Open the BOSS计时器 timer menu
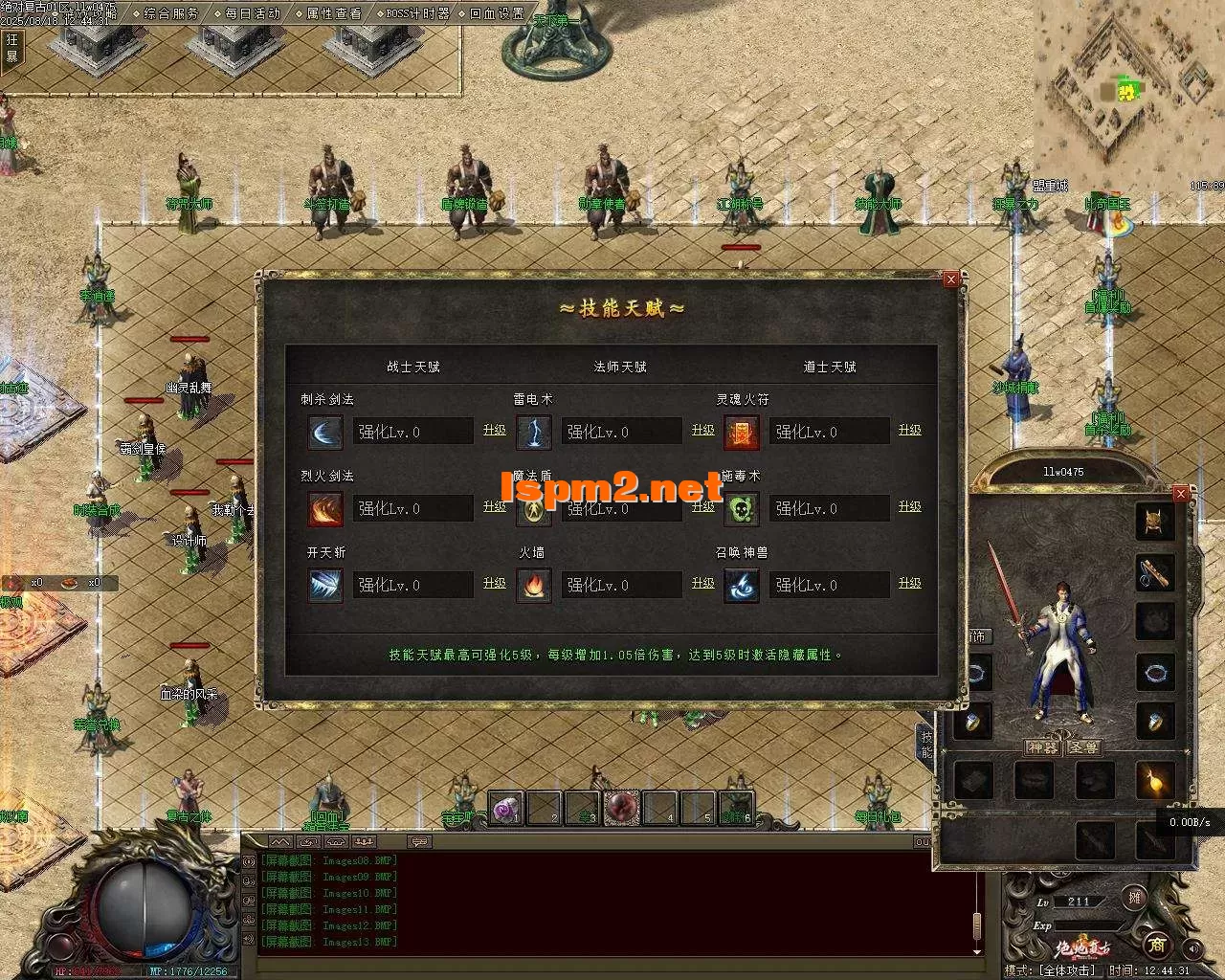Image resolution: width=1225 pixels, height=980 pixels. (x=417, y=13)
